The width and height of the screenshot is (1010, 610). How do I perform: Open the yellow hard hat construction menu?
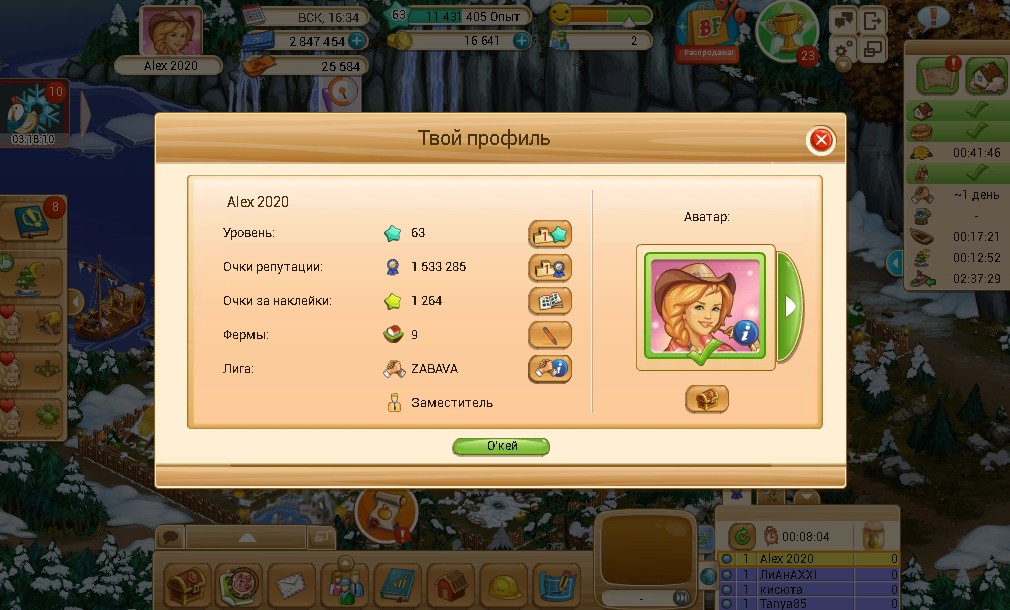tap(503, 584)
